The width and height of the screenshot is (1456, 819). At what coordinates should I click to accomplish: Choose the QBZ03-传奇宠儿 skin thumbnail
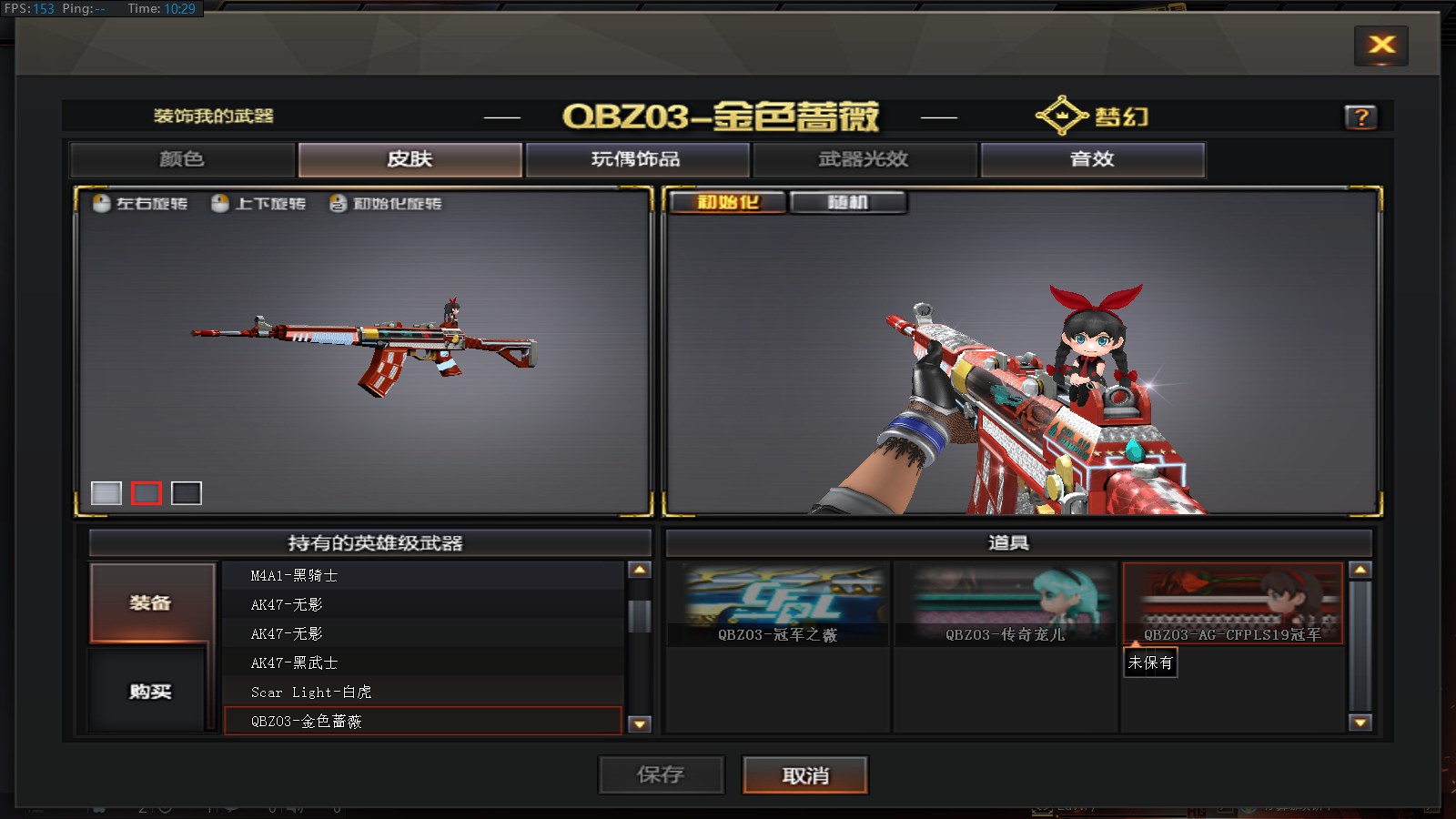tap(1005, 603)
